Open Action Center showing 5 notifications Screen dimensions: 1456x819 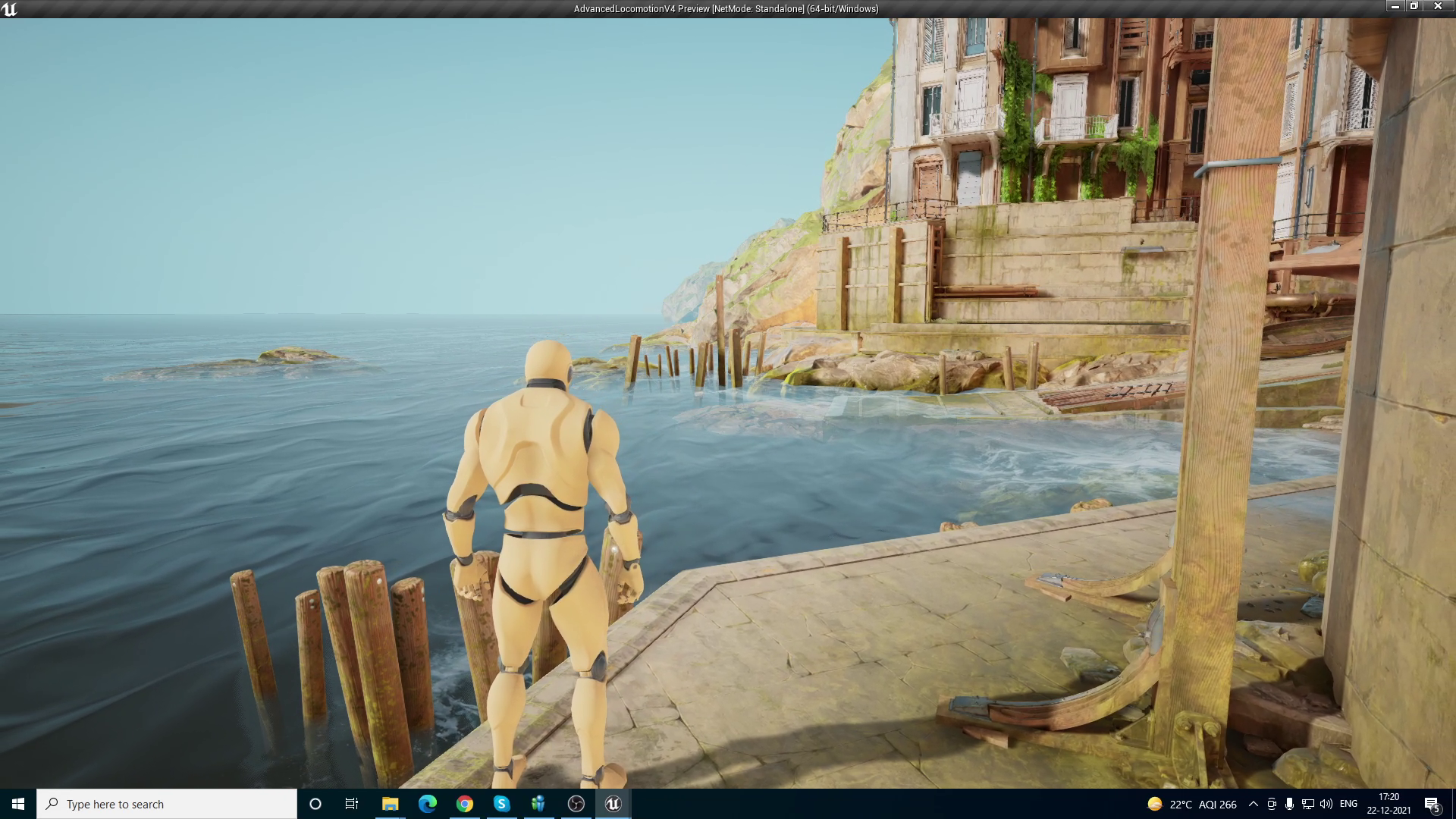(1433, 804)
